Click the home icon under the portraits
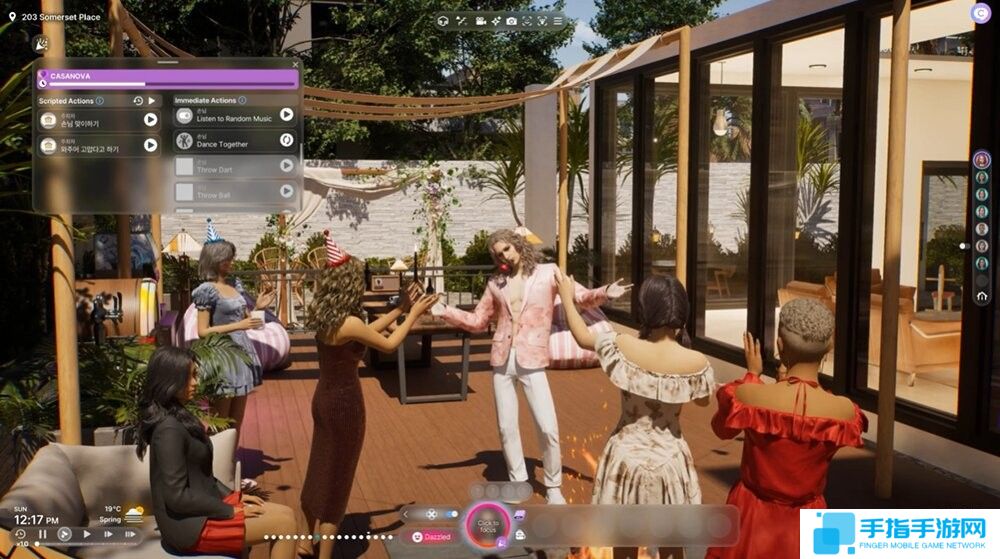The width and height of the screenshot is (1000, 559). [x=982, y=297]
